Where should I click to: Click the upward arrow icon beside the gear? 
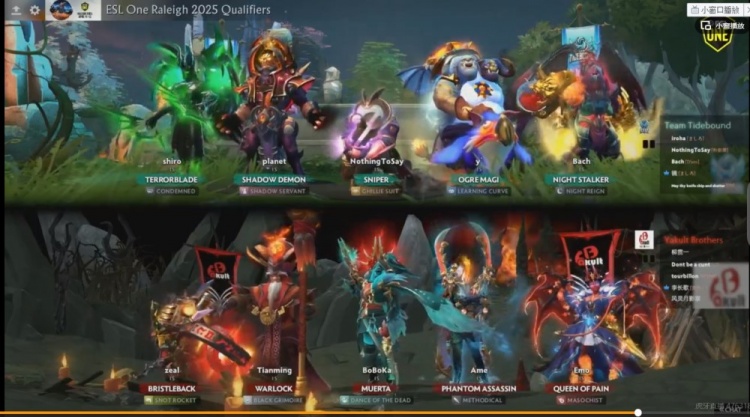[x=15, y=10]
